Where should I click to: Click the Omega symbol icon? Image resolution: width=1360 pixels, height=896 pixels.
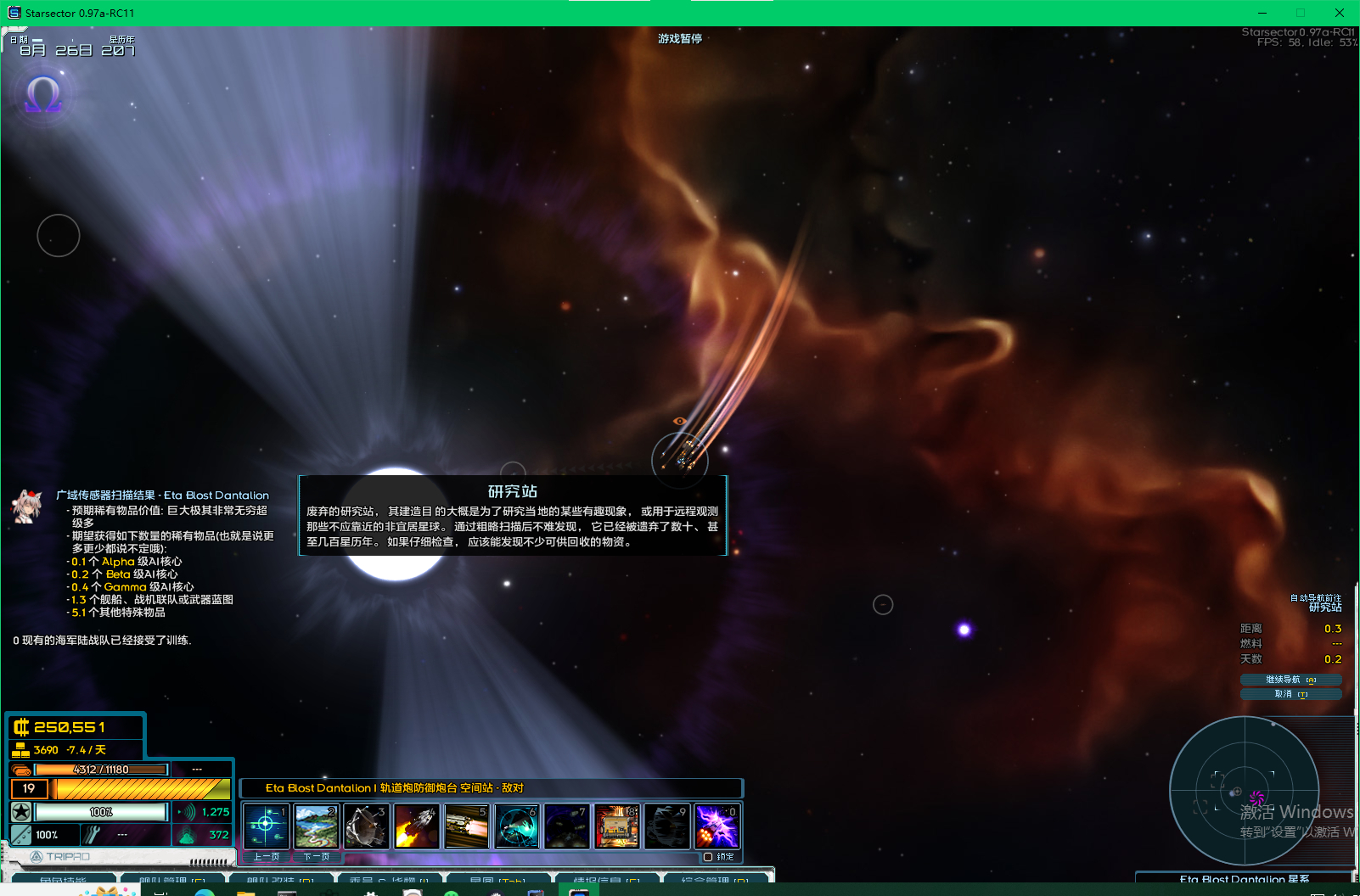(43, 94)
